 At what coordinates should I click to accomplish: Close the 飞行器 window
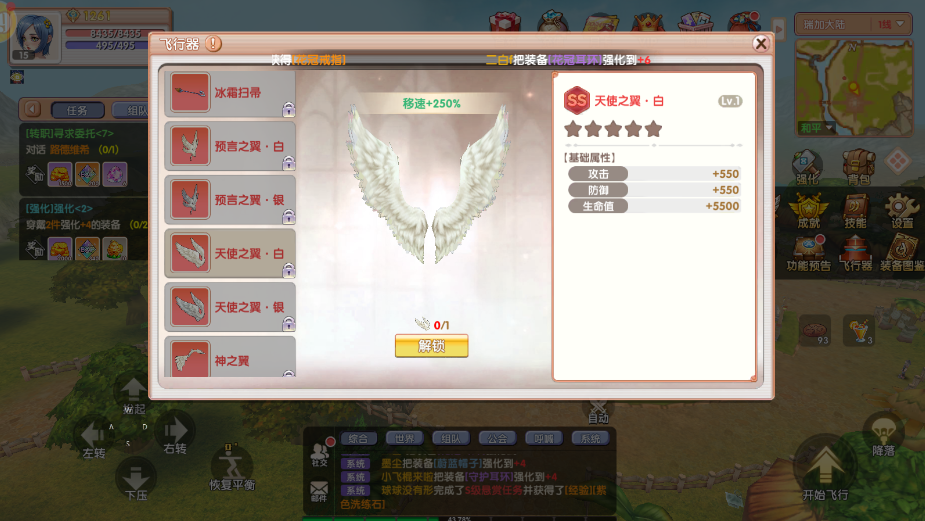click(x=760, y=44)
